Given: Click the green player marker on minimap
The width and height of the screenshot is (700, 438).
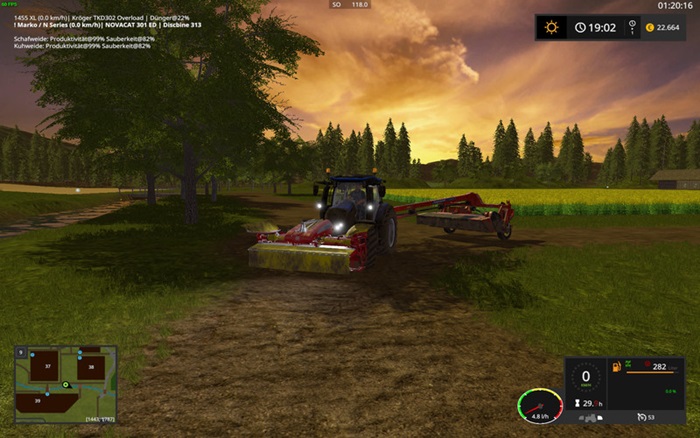Looking at the screenshot, I should pos(67,385).
